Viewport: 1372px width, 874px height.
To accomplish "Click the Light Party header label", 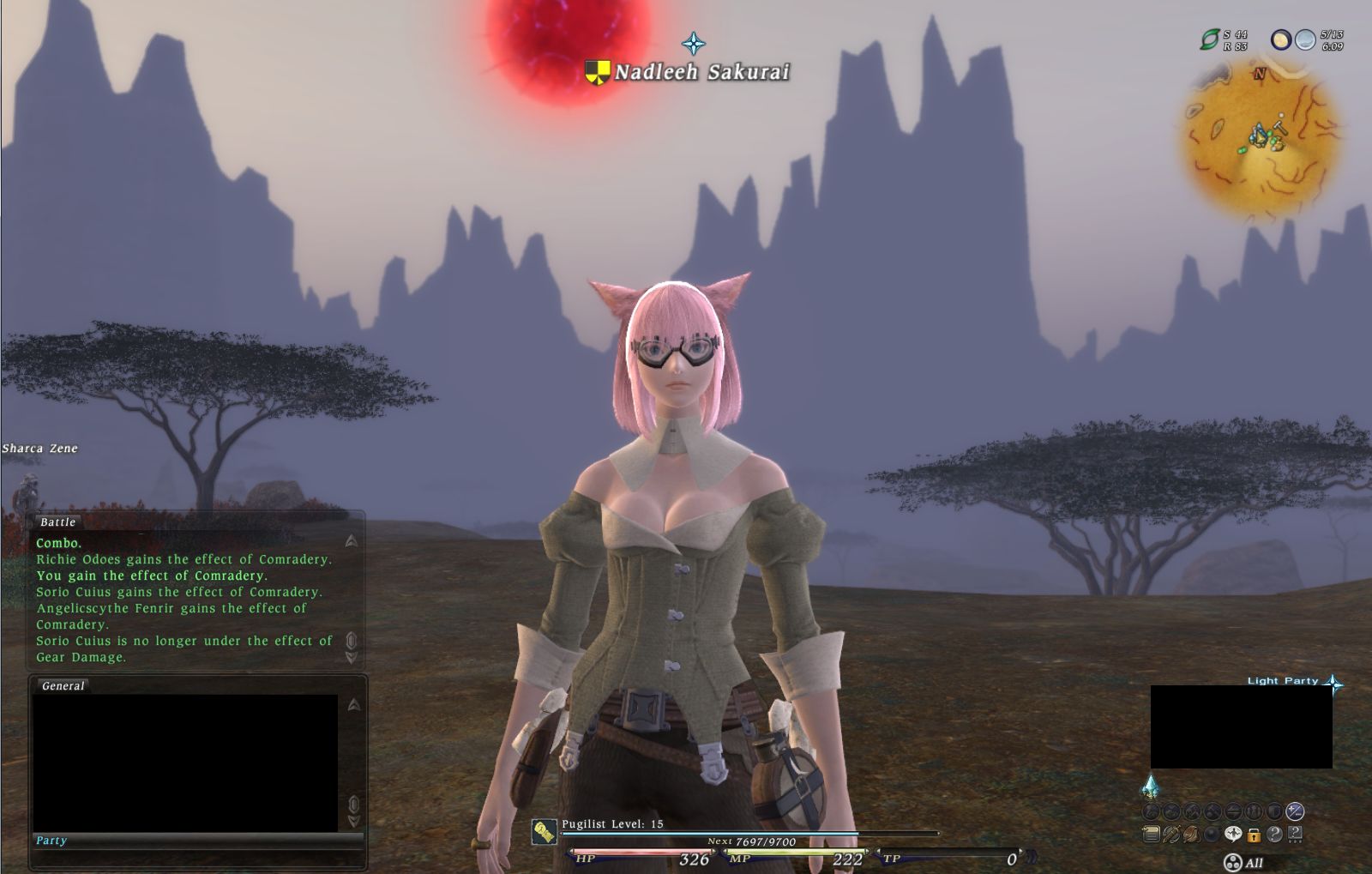I will click(1282, 681).
